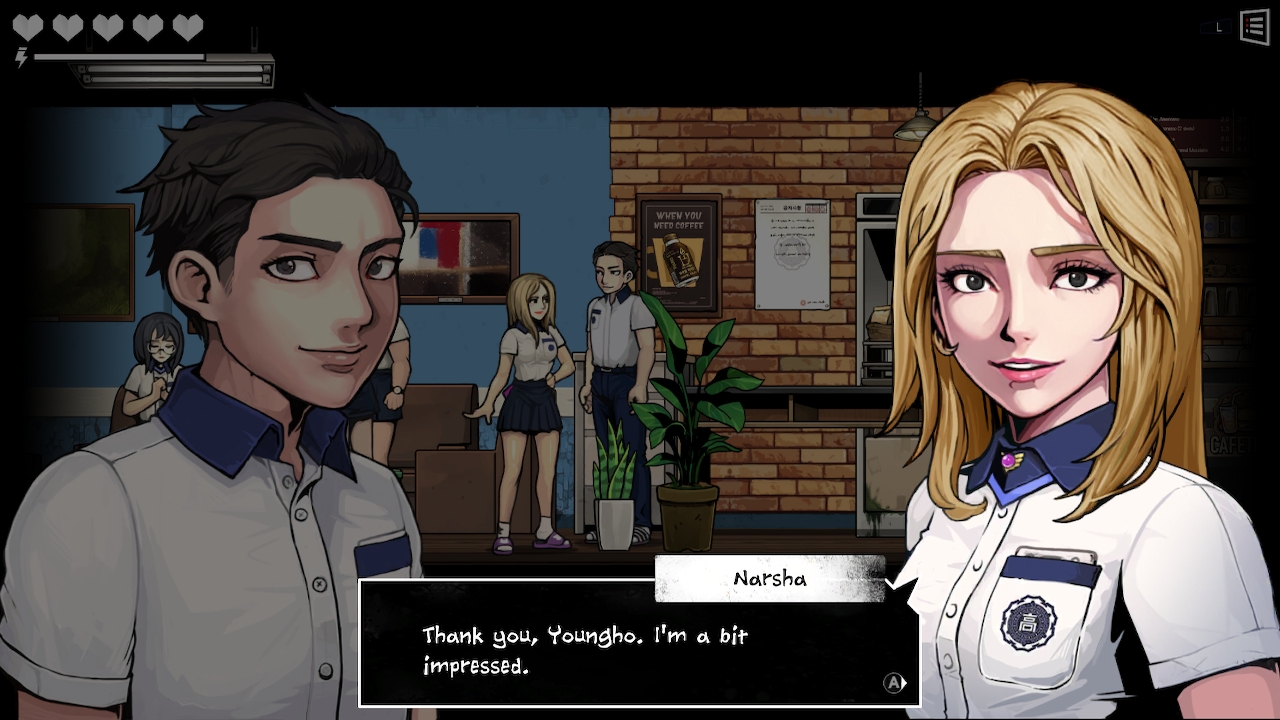Select the first heart in health bar

[x=27, y=24]
